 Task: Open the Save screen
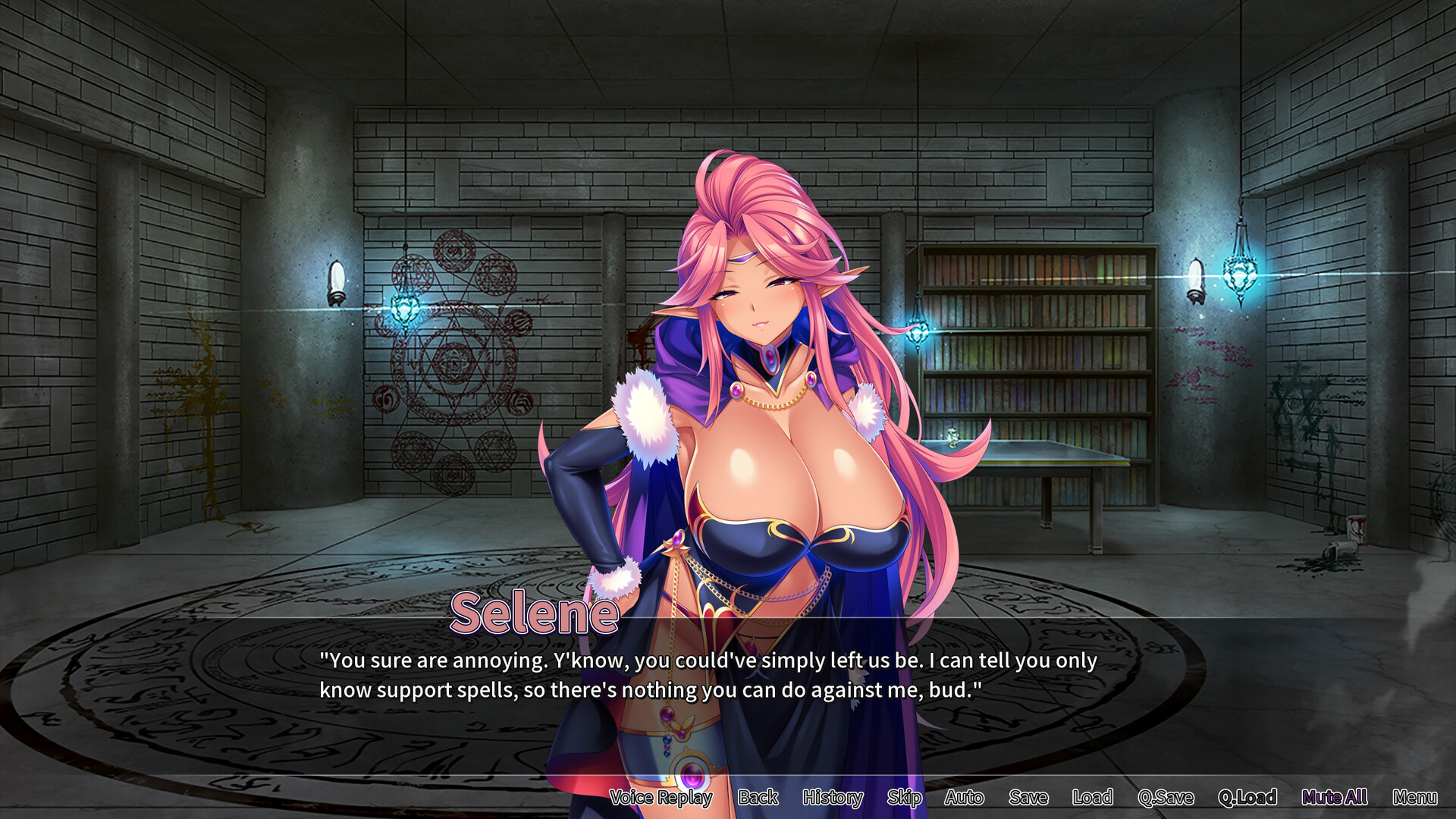(1028, 797)
